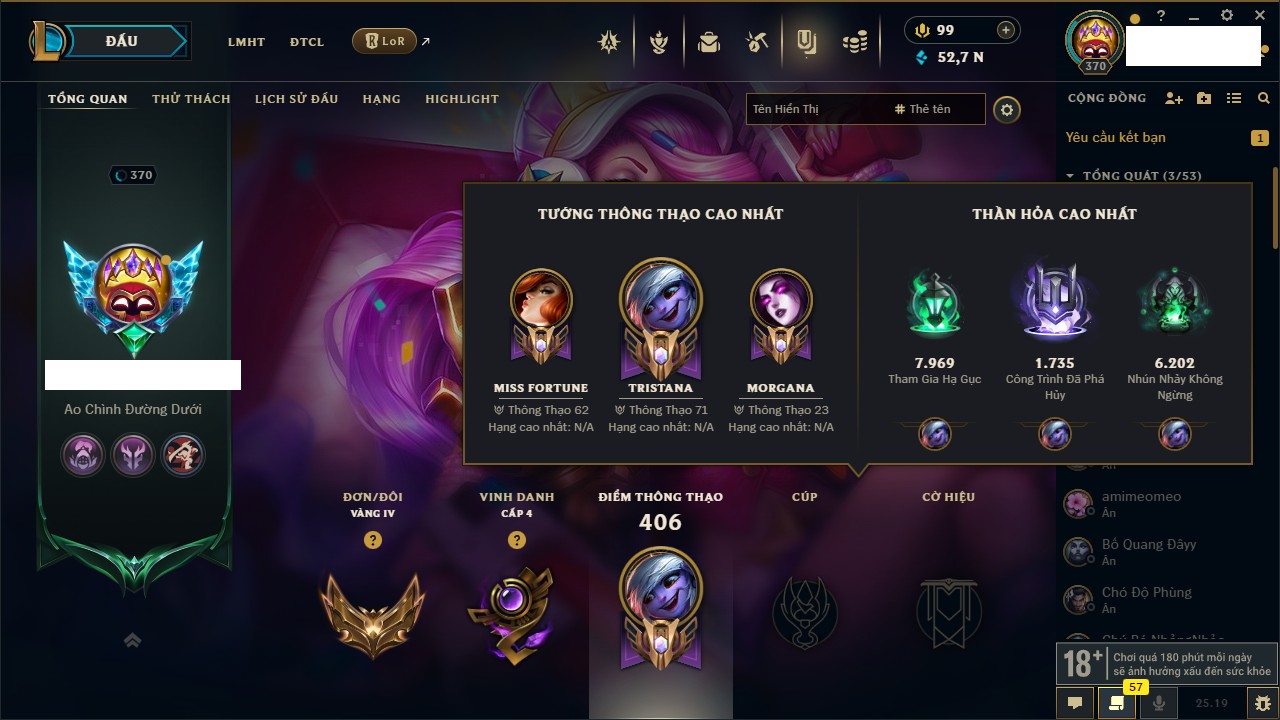The height and width of the screenshot is (720, 1280).
Task: Close the client window
Action: click(x=1258, y=15)
